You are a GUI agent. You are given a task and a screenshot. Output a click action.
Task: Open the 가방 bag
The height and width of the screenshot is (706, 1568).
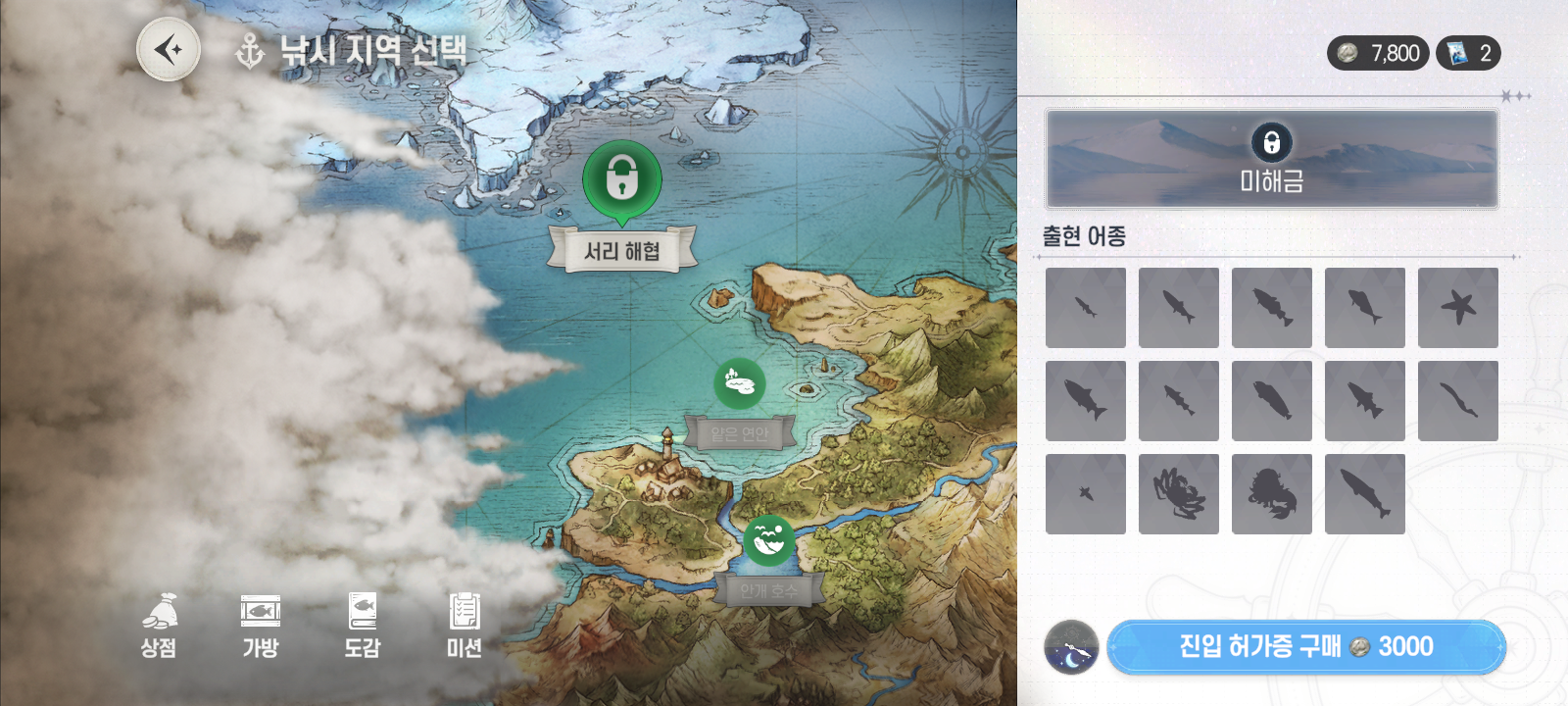tap(261, 625)
